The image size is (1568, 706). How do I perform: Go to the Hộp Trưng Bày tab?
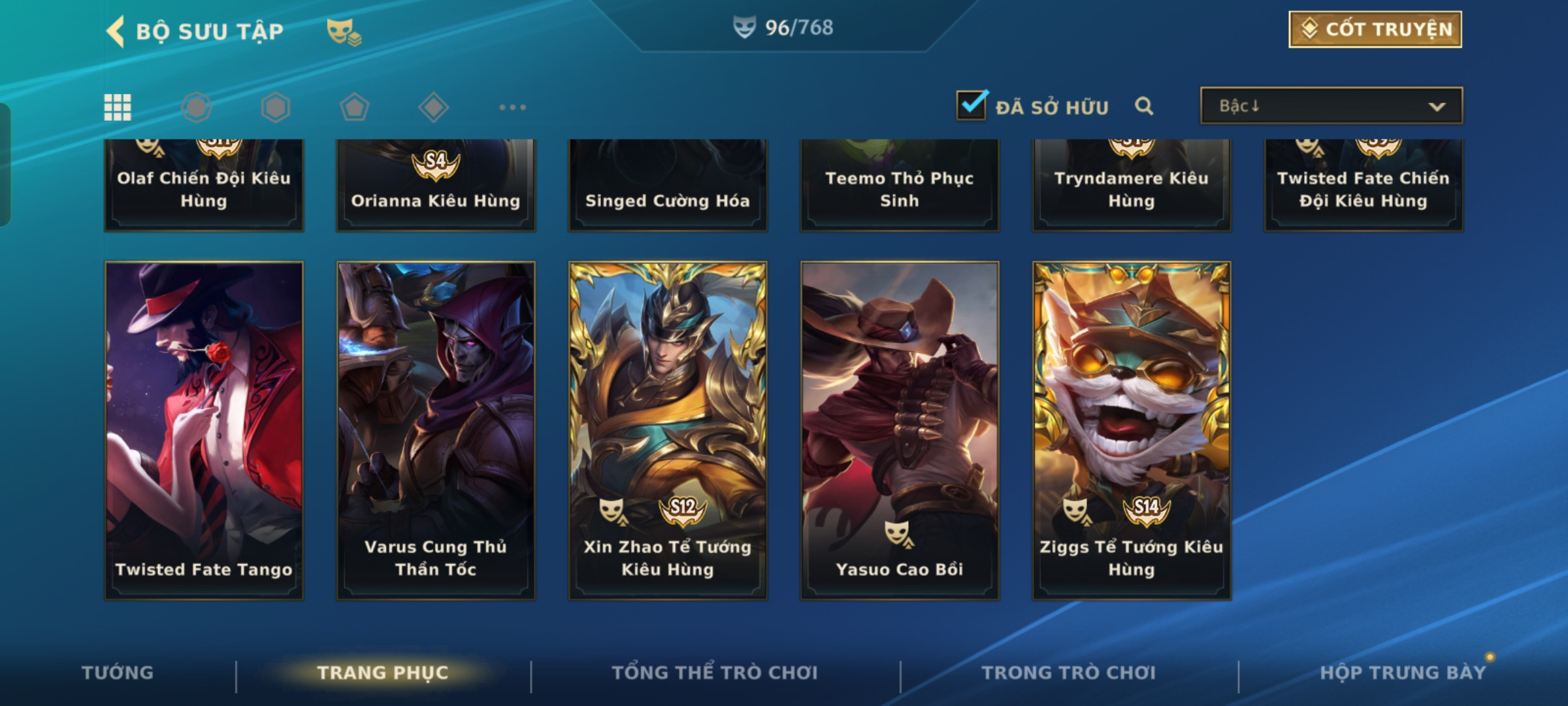tap(1403, 673)
